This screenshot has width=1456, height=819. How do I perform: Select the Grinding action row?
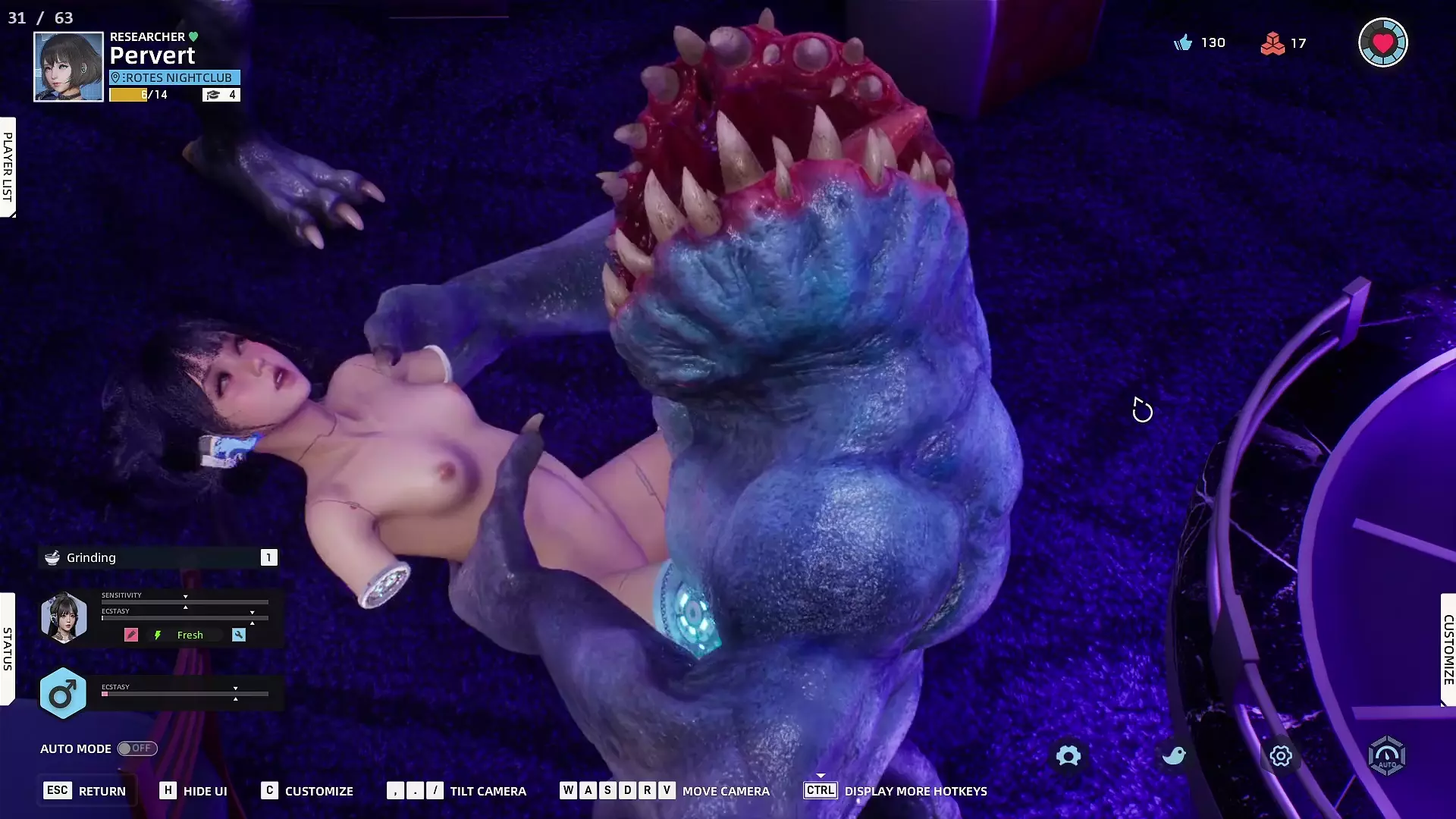pos(158,558)
